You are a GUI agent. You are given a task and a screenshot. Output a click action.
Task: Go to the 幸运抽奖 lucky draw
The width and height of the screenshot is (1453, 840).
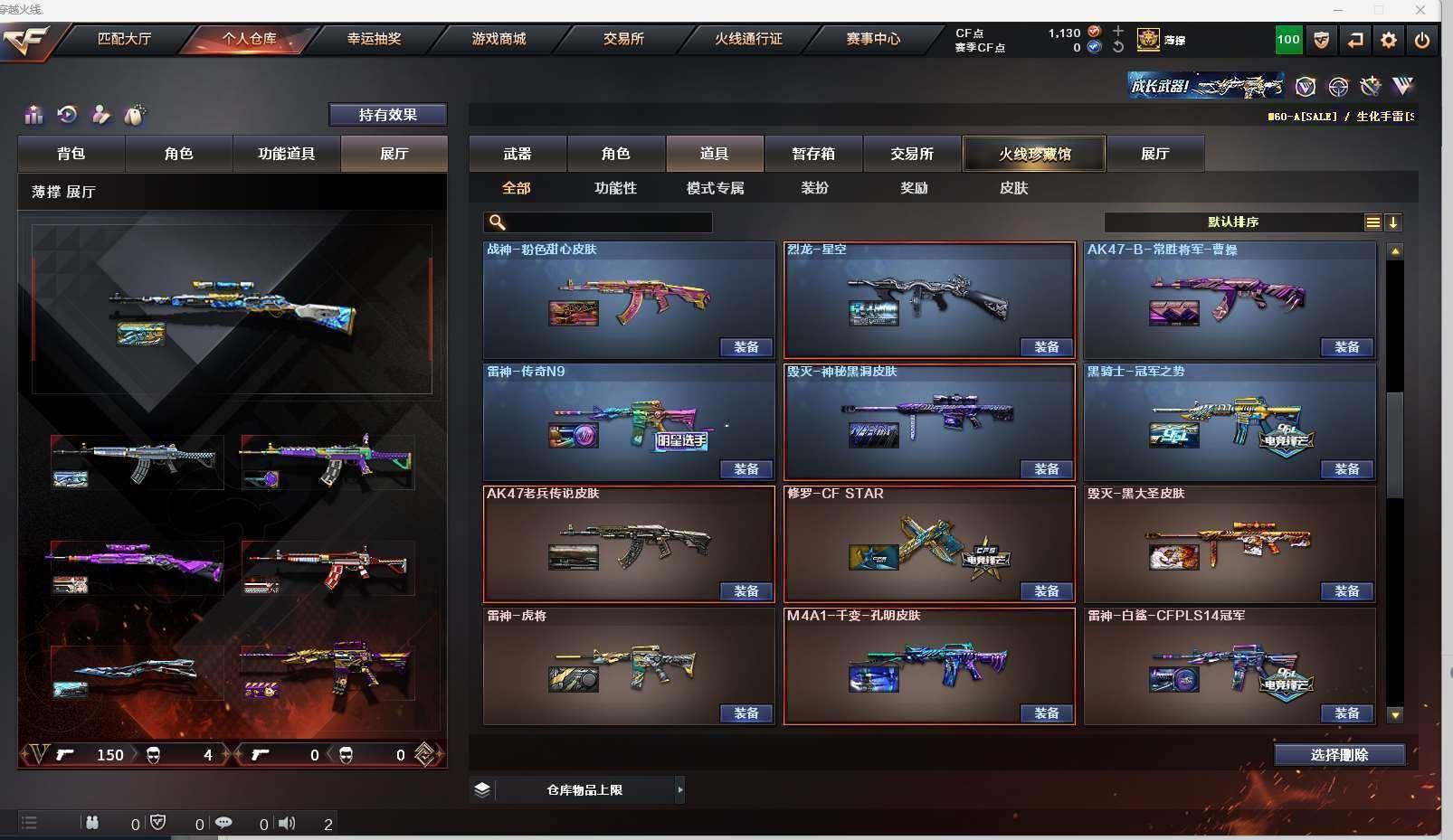(374, 39)
